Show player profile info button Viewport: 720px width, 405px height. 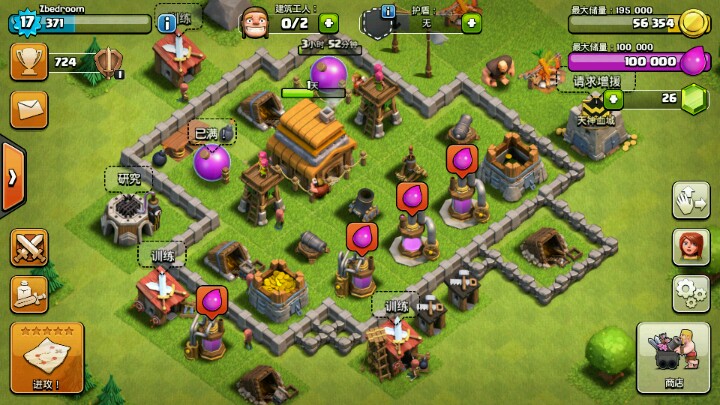pos(167,21)
